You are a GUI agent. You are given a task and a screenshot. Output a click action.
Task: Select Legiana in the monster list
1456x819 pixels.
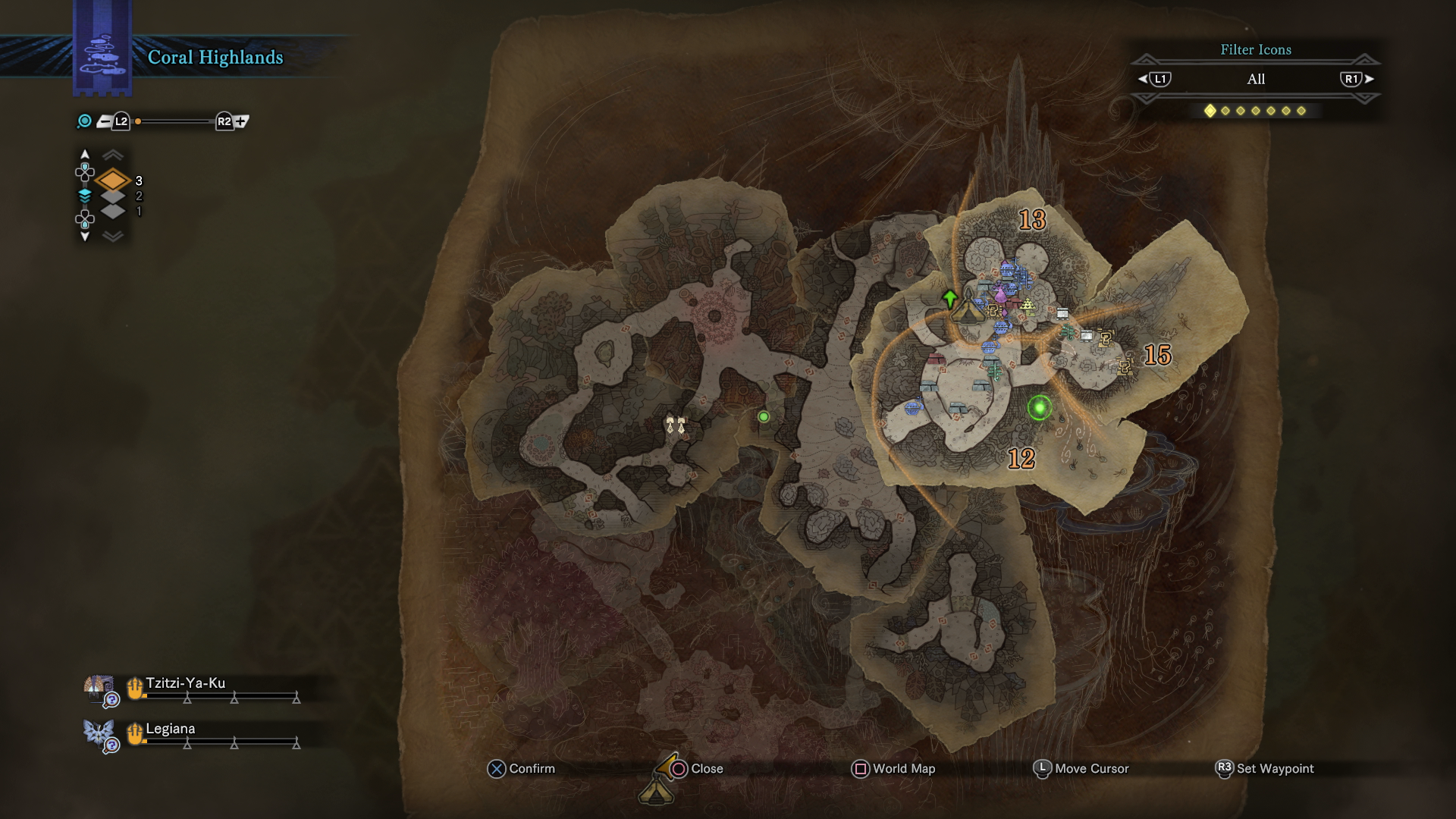pyautogui.click(x=171, y=729)
